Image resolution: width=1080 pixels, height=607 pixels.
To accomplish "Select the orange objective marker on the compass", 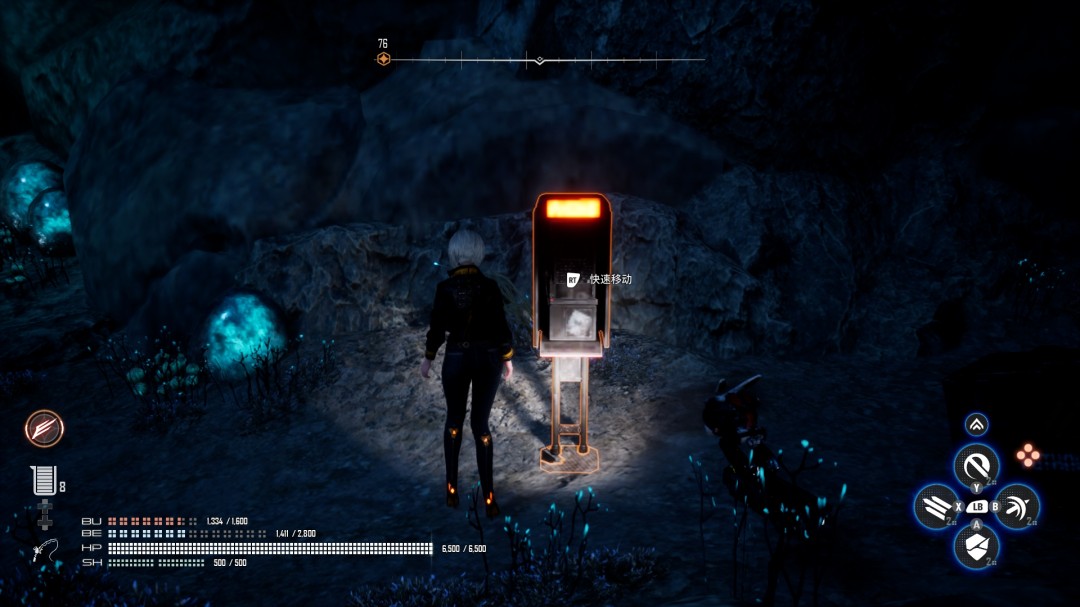I will pyautogui.click(x=383, y=59).
